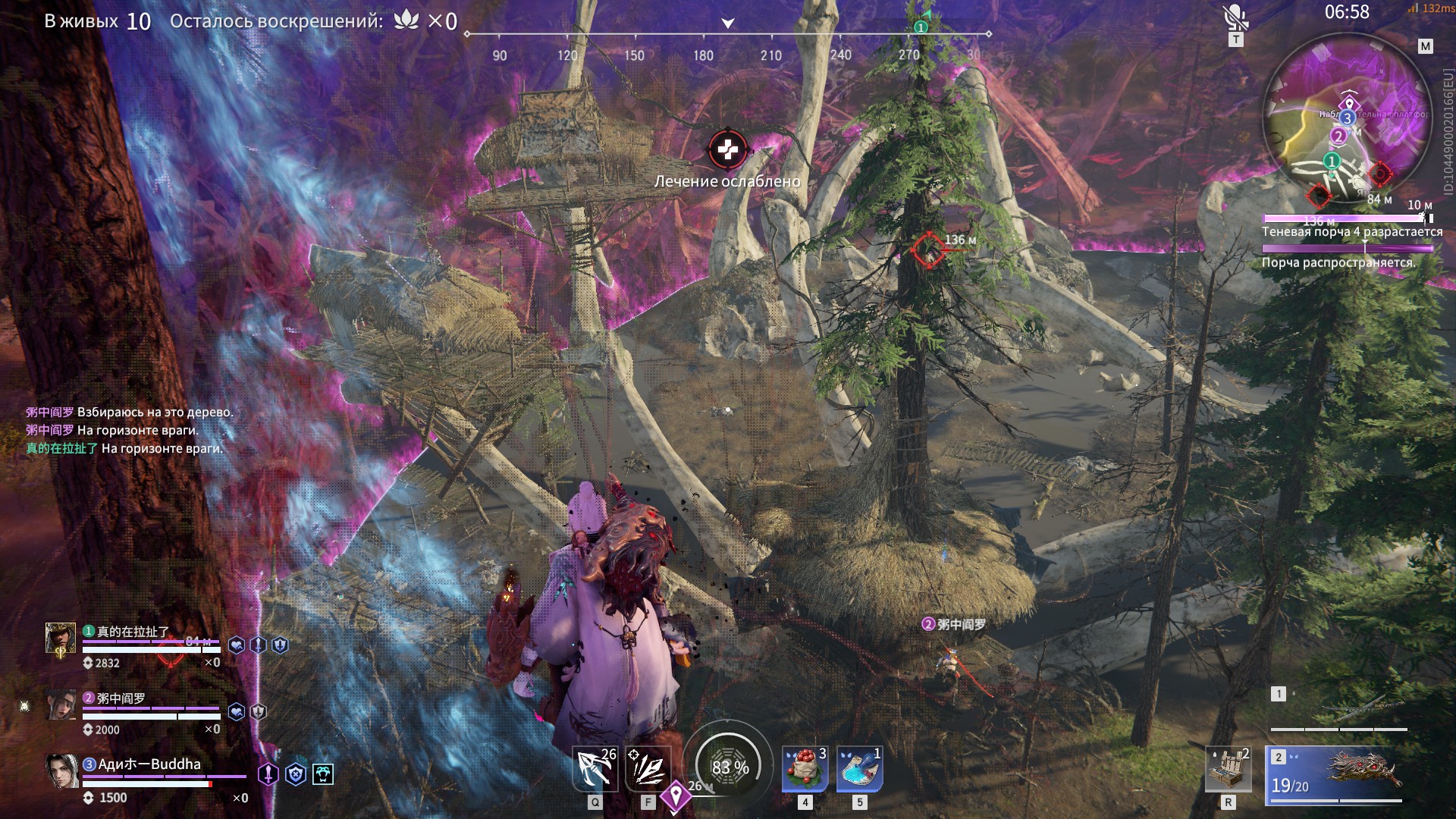
Task: Click the green teammate 1 marker on the compass
Action: tap(921, 27)
